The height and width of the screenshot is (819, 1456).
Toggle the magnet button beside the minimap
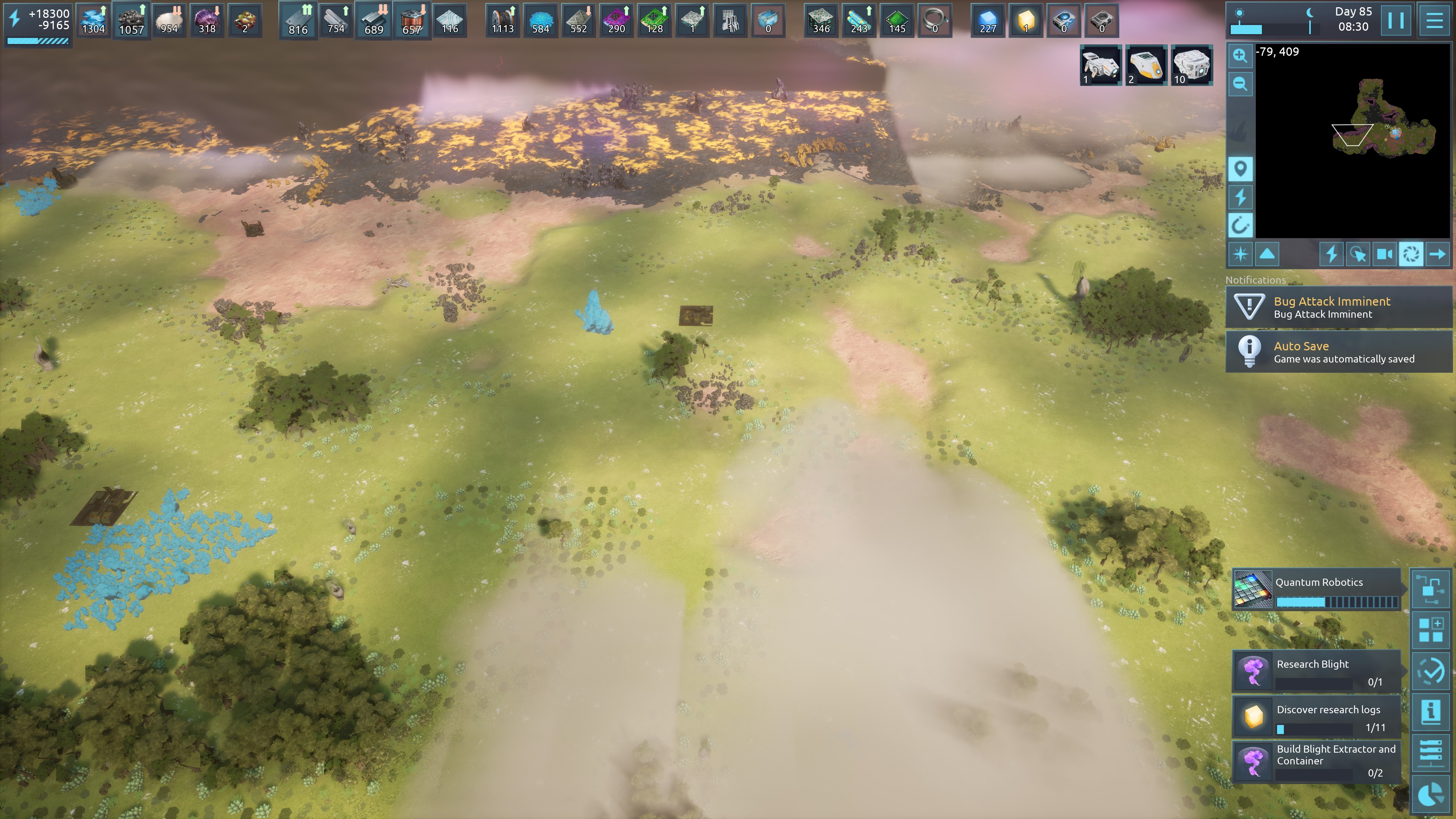coord(1240,226)
